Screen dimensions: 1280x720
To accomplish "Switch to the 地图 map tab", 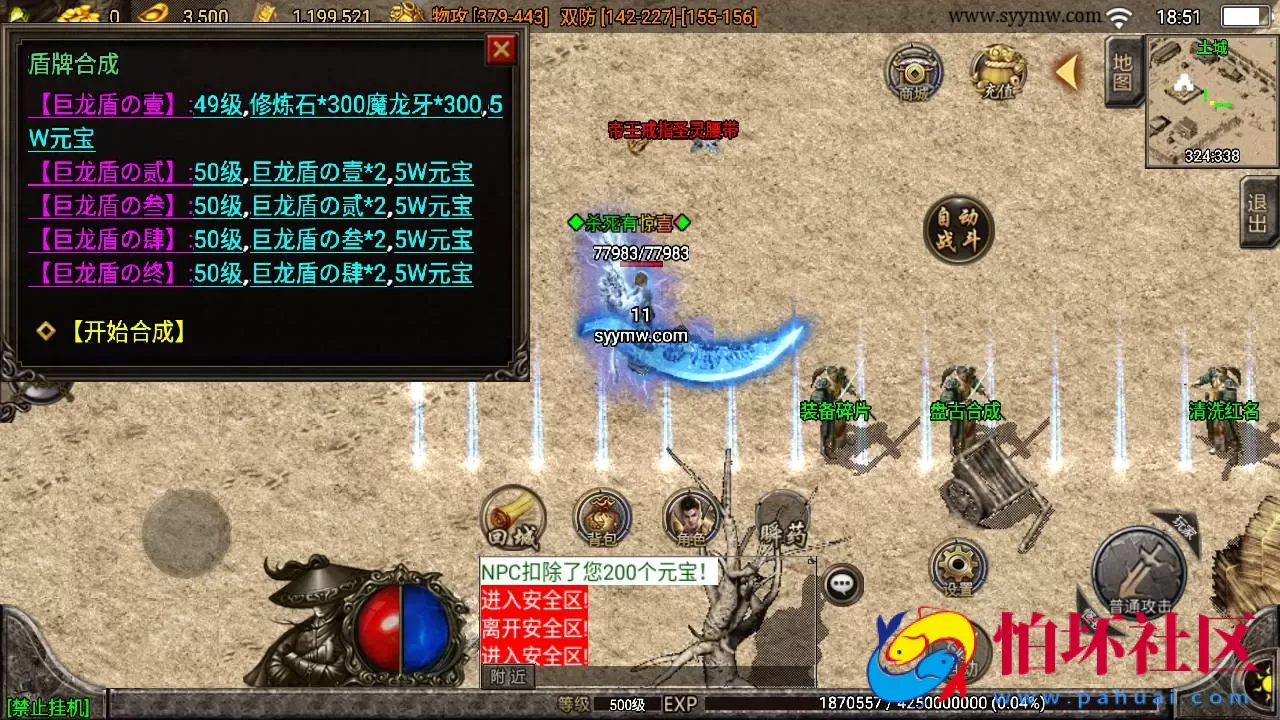I will [x=1121, y=73].
